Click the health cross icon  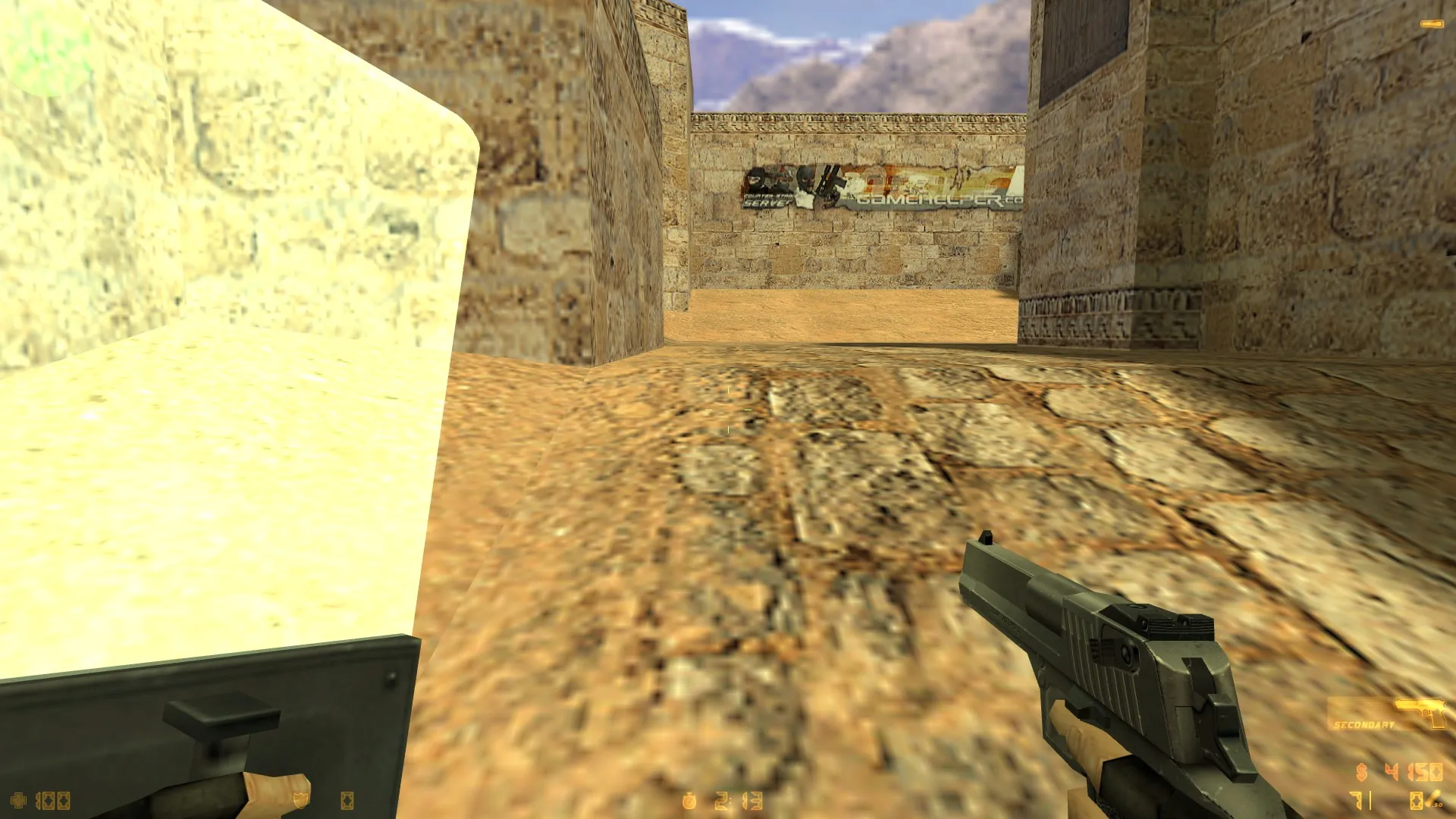19,800
